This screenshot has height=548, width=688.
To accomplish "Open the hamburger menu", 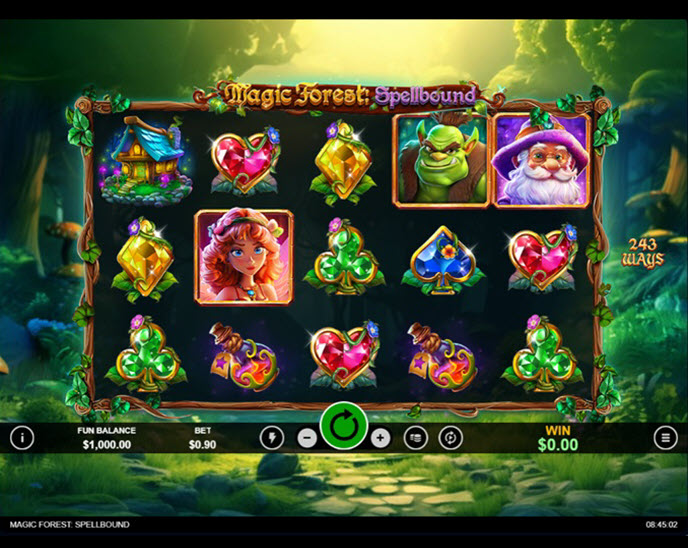I will tap(666, 437).
